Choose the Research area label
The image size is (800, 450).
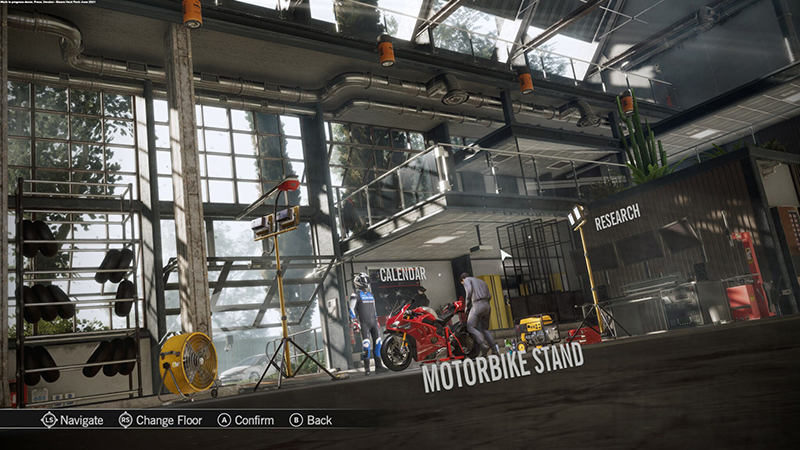click(617, 218)
